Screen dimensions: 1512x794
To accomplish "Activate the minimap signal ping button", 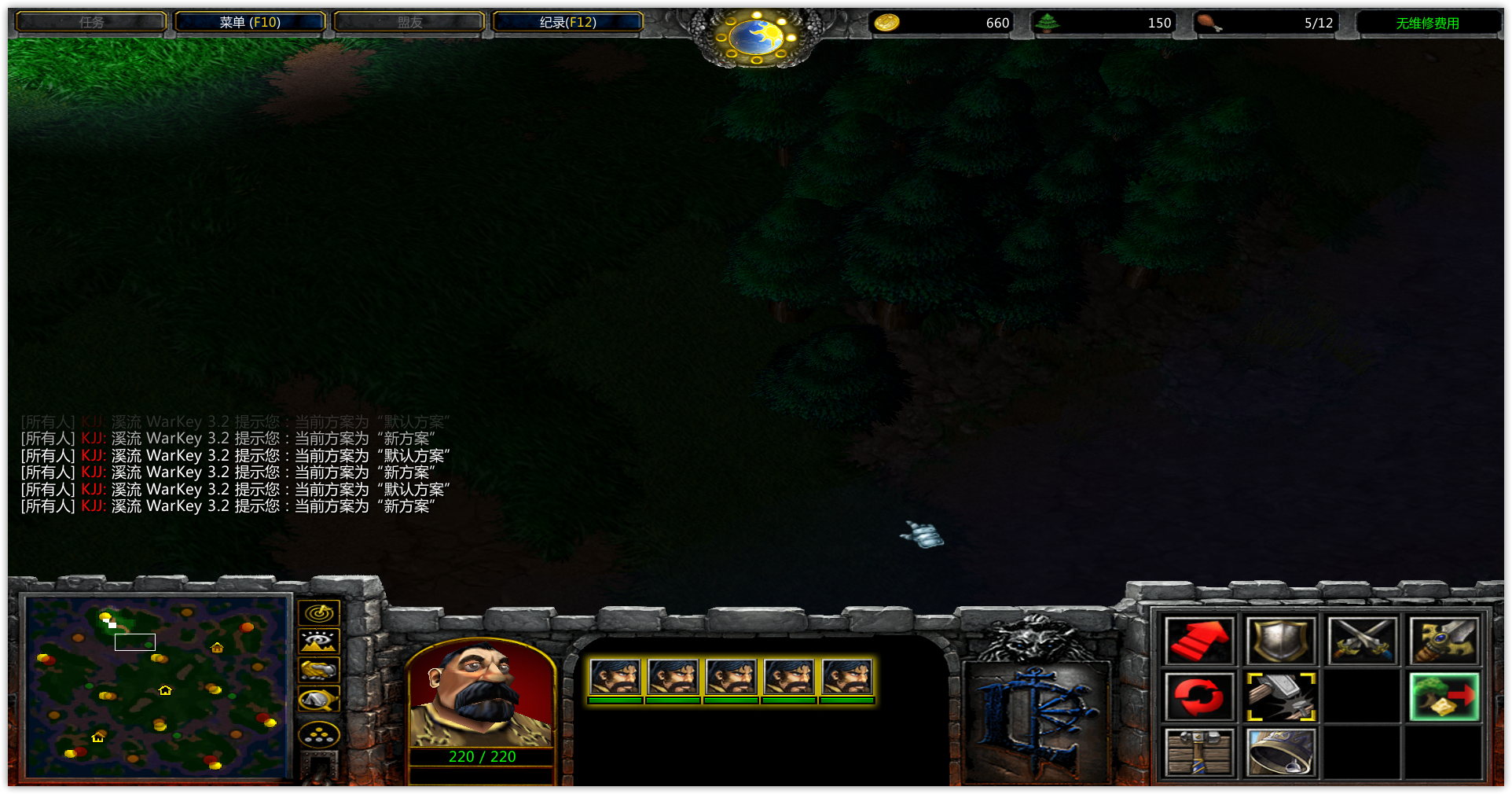I will (x=319, y=613).
